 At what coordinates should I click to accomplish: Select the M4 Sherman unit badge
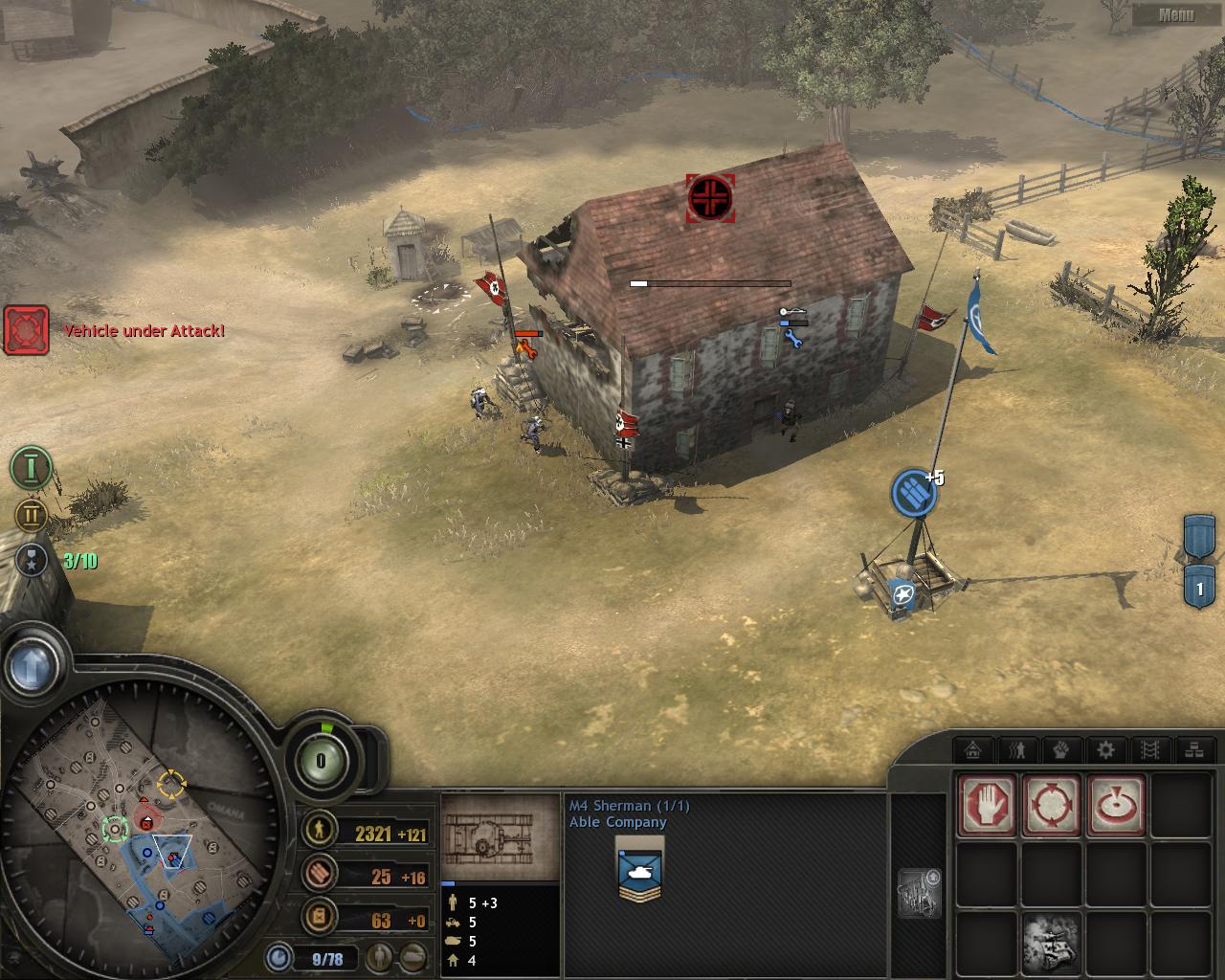640,868
